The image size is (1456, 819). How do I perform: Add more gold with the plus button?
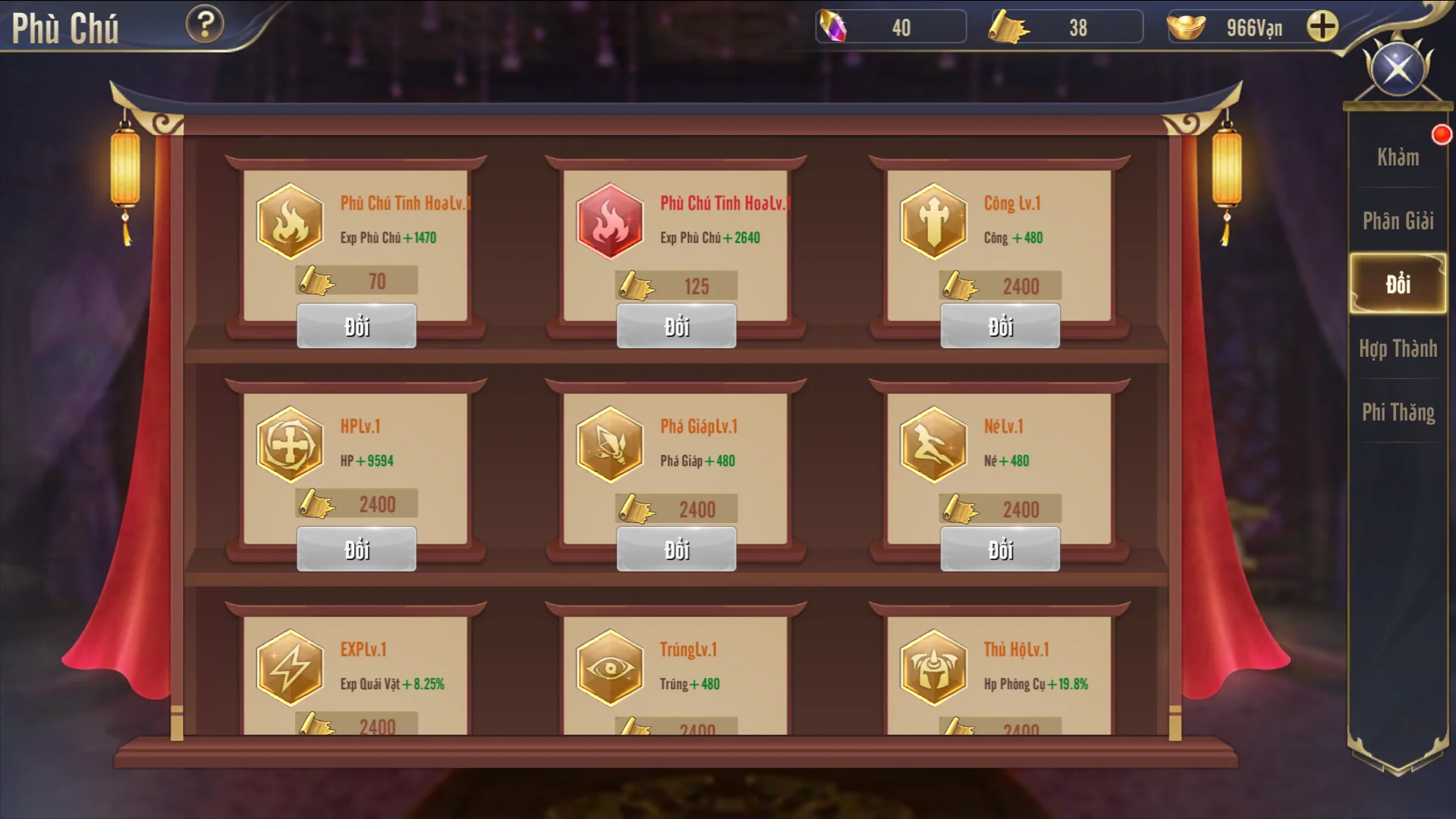coord(1322,27)
